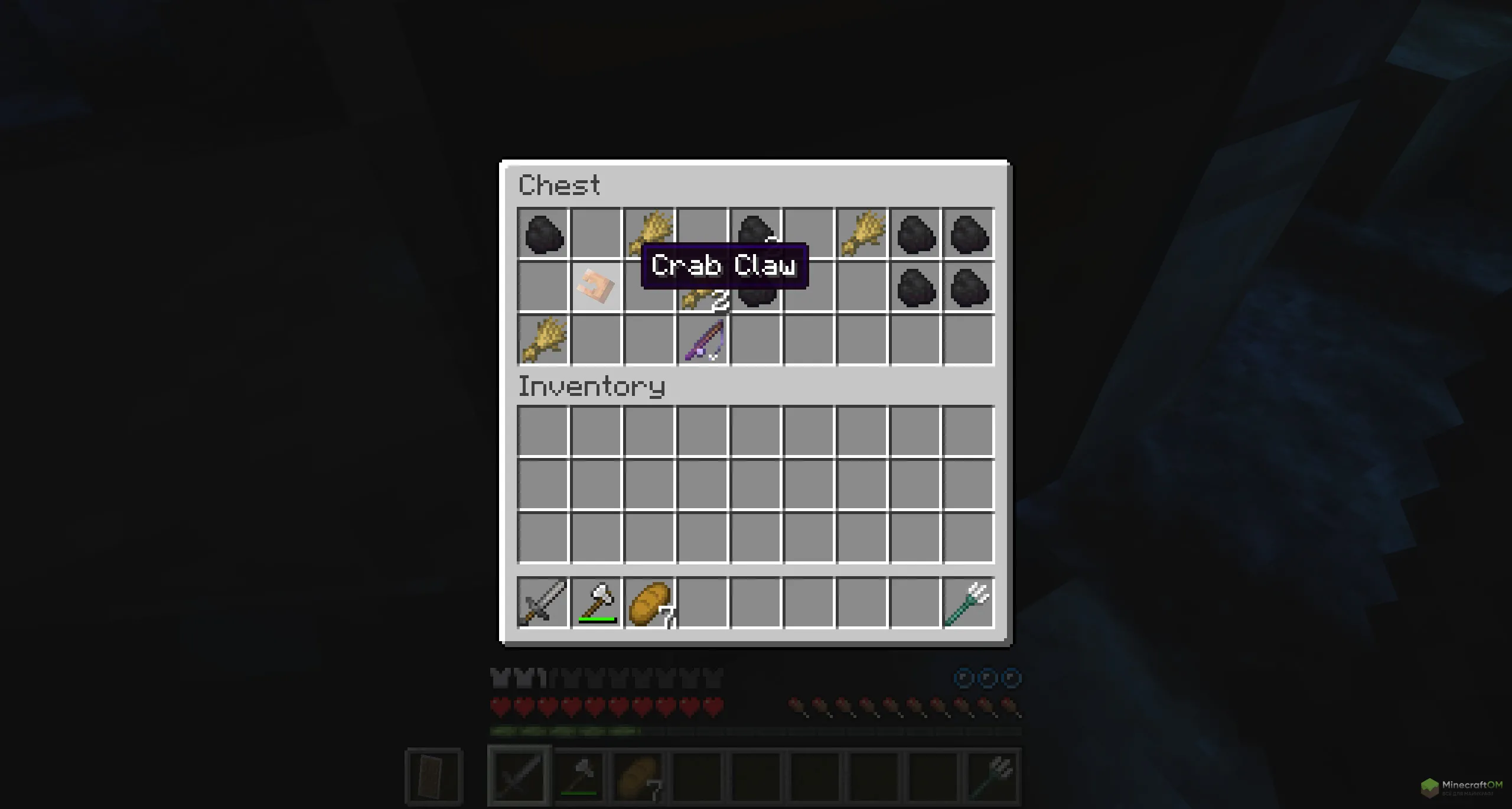Pick up the Crab Claw from the chest
The image size is (1512, 809).
tap(595, 287)
